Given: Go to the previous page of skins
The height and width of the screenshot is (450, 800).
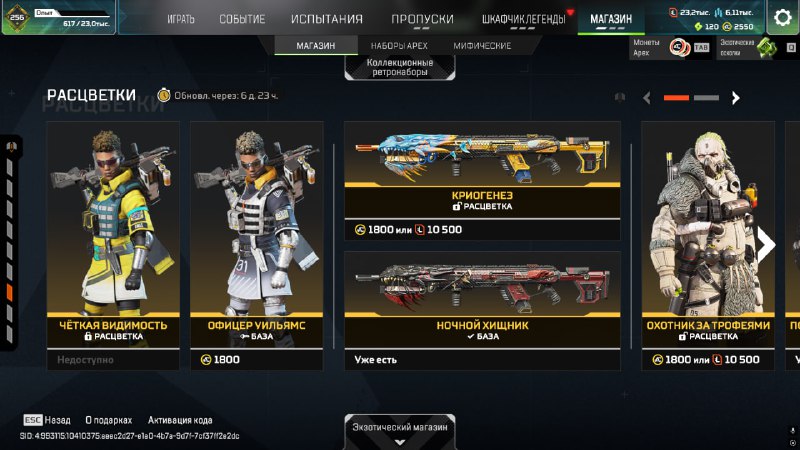Looking at the screenshot, I should (647, 98).
